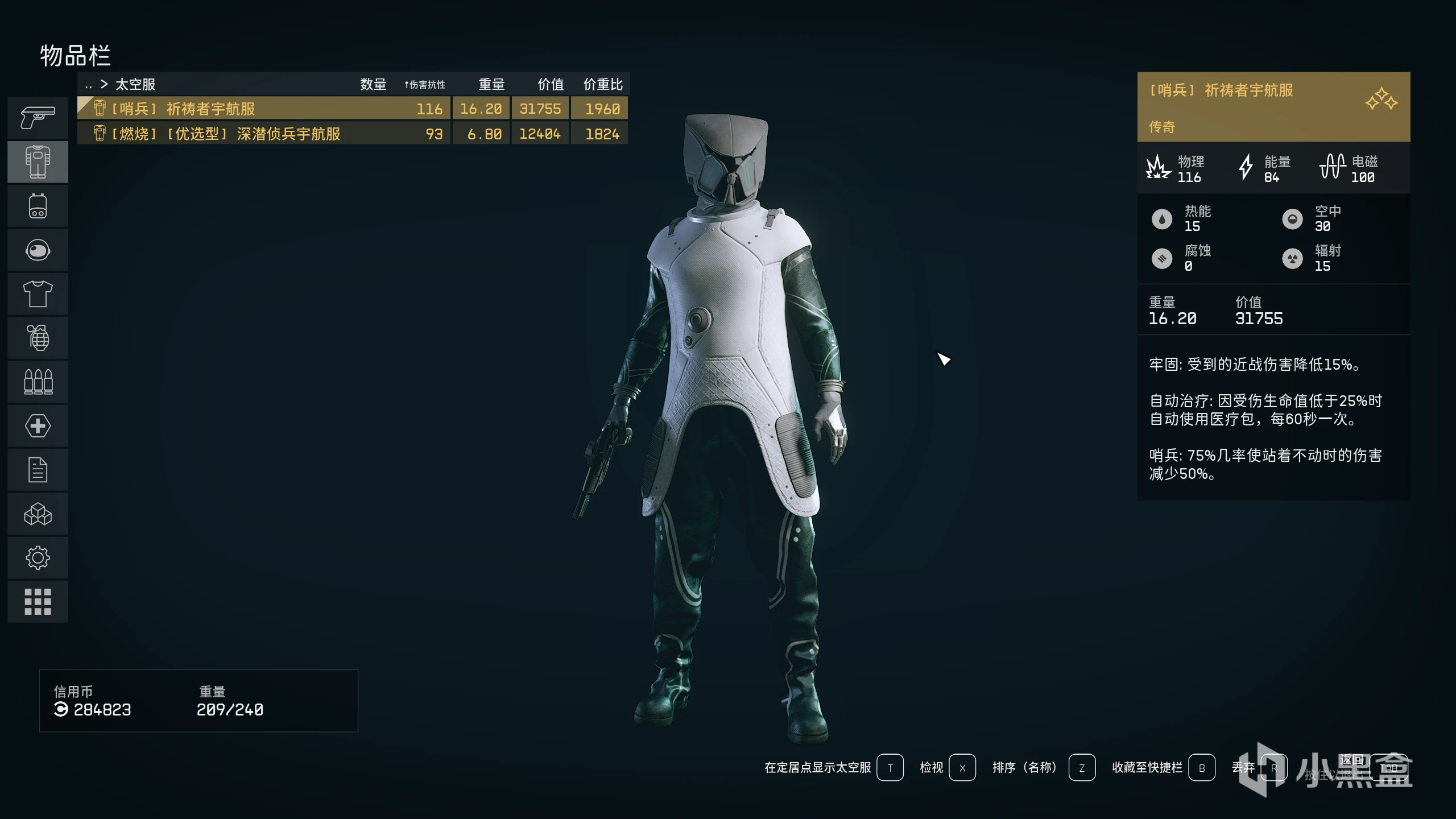The image size is (1456, 819).
Task: Open the spacesuits category icon
Action: (38, 162)
